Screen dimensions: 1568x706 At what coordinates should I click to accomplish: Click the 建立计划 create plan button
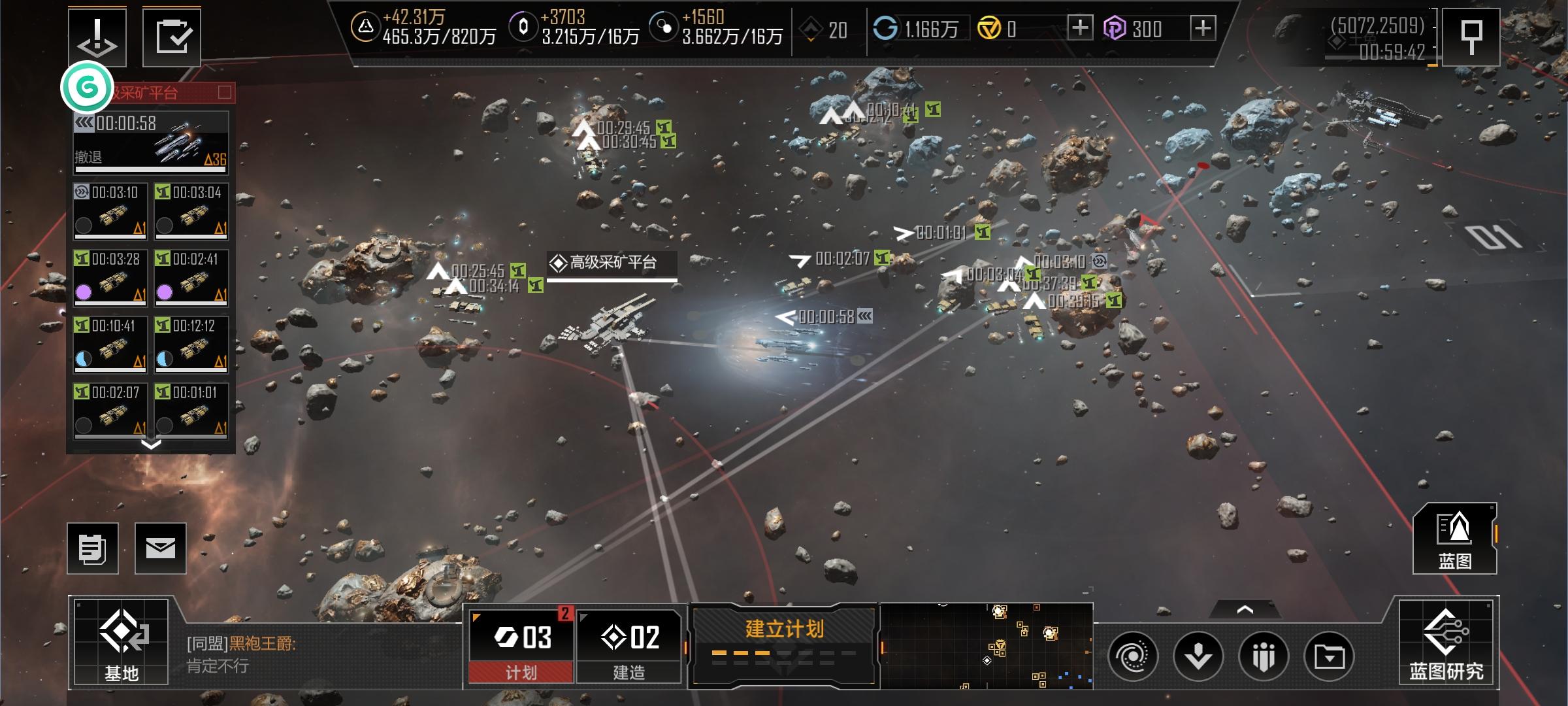784,643
